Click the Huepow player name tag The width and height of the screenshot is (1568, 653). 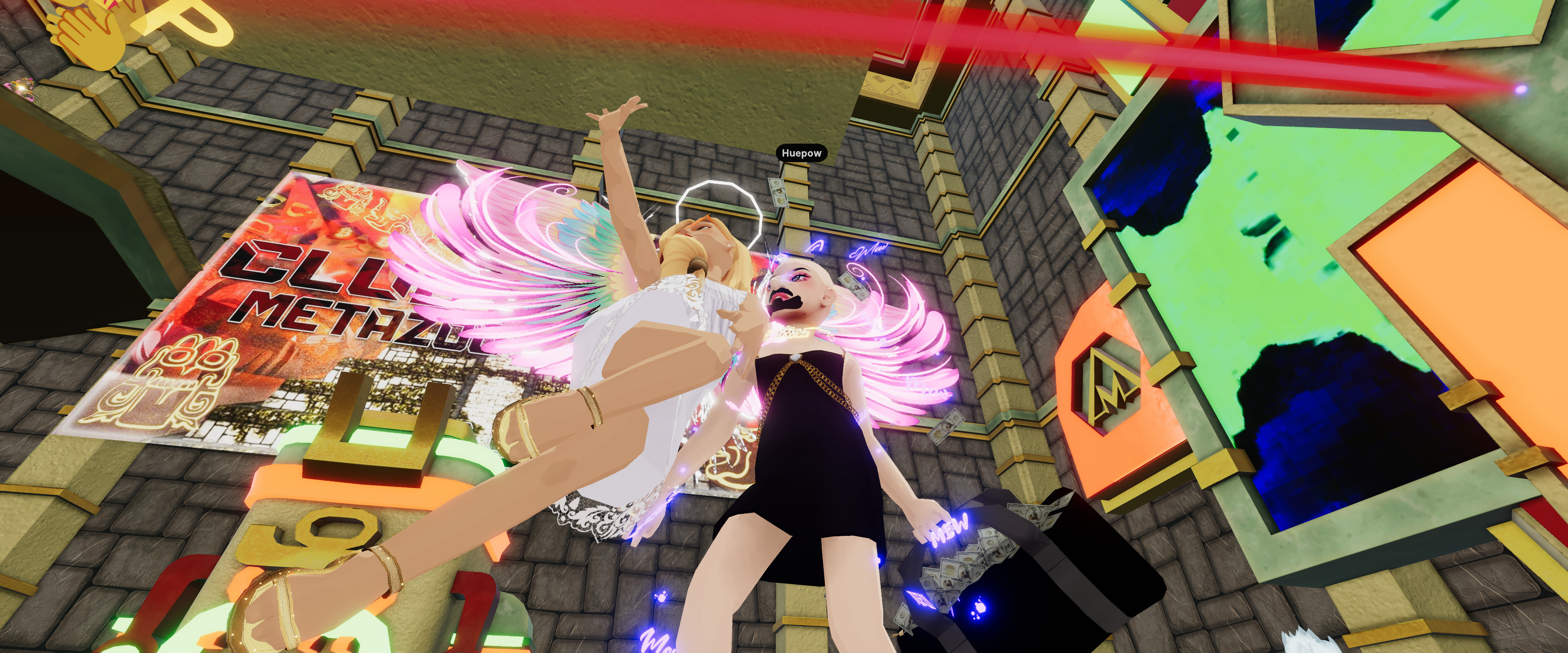click(801, 153)
